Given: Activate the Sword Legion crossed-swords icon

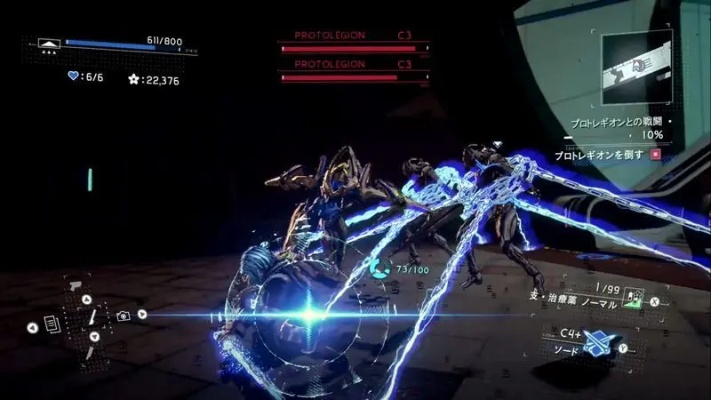Looking at the screenshot, I should 599,341.
